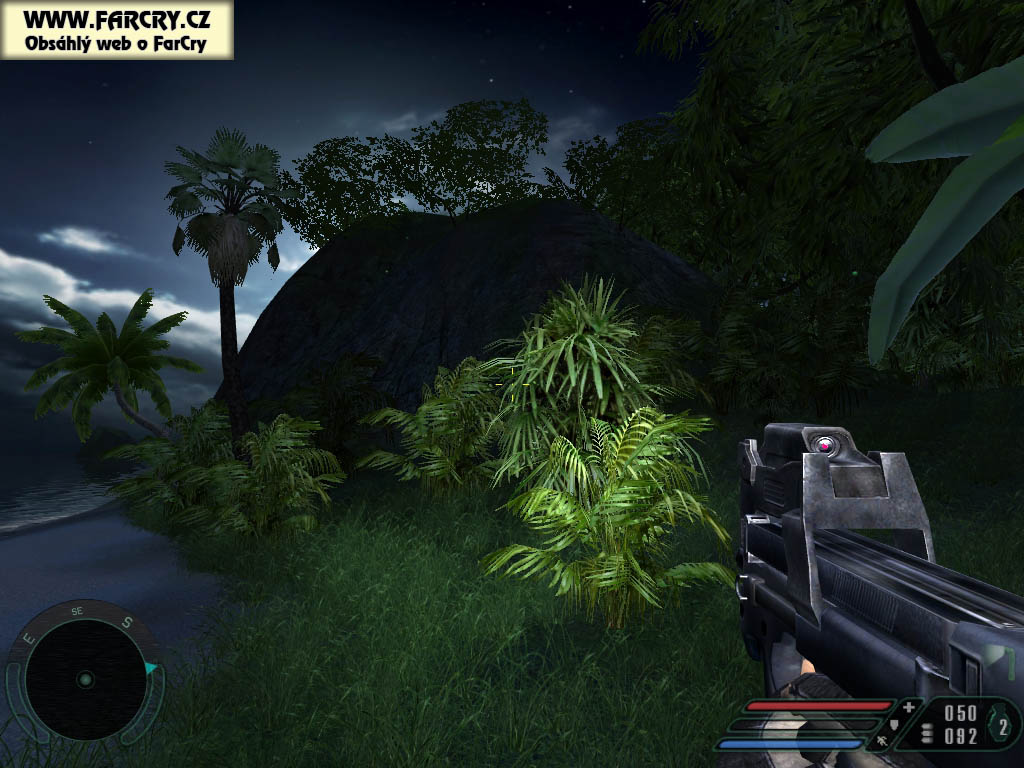This screenshot has height=768, width=1024.
Task: Select the armor shield icon
Action: [x=896, y=724]
